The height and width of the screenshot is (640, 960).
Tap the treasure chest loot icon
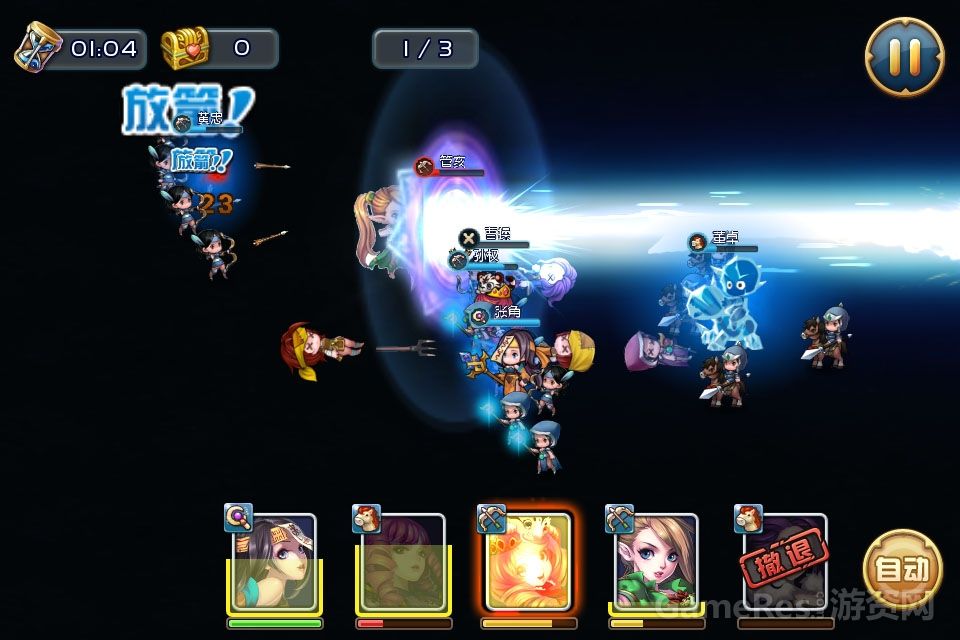[185, 48]
